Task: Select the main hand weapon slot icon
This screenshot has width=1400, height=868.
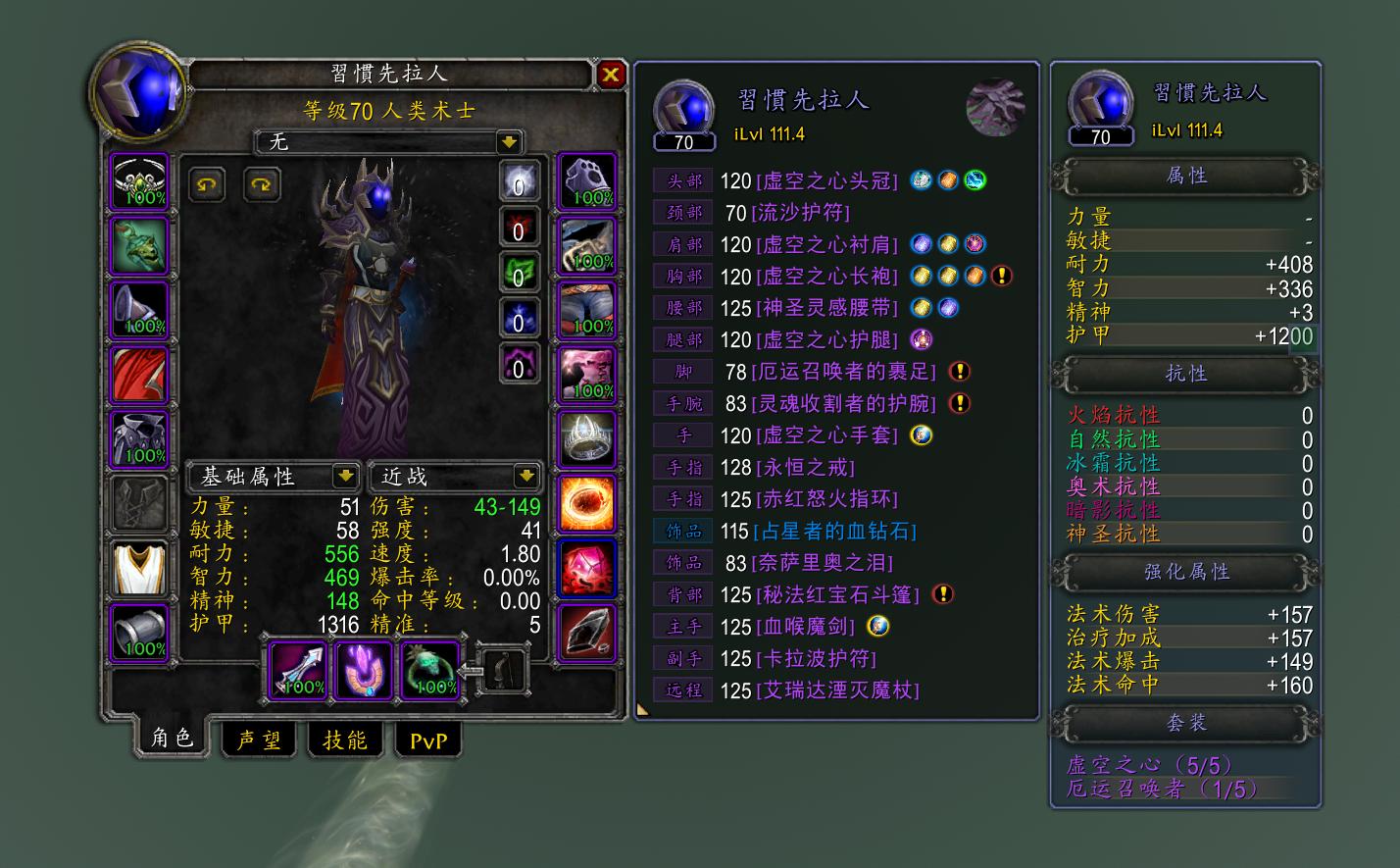Action: (x=297, y=669)
